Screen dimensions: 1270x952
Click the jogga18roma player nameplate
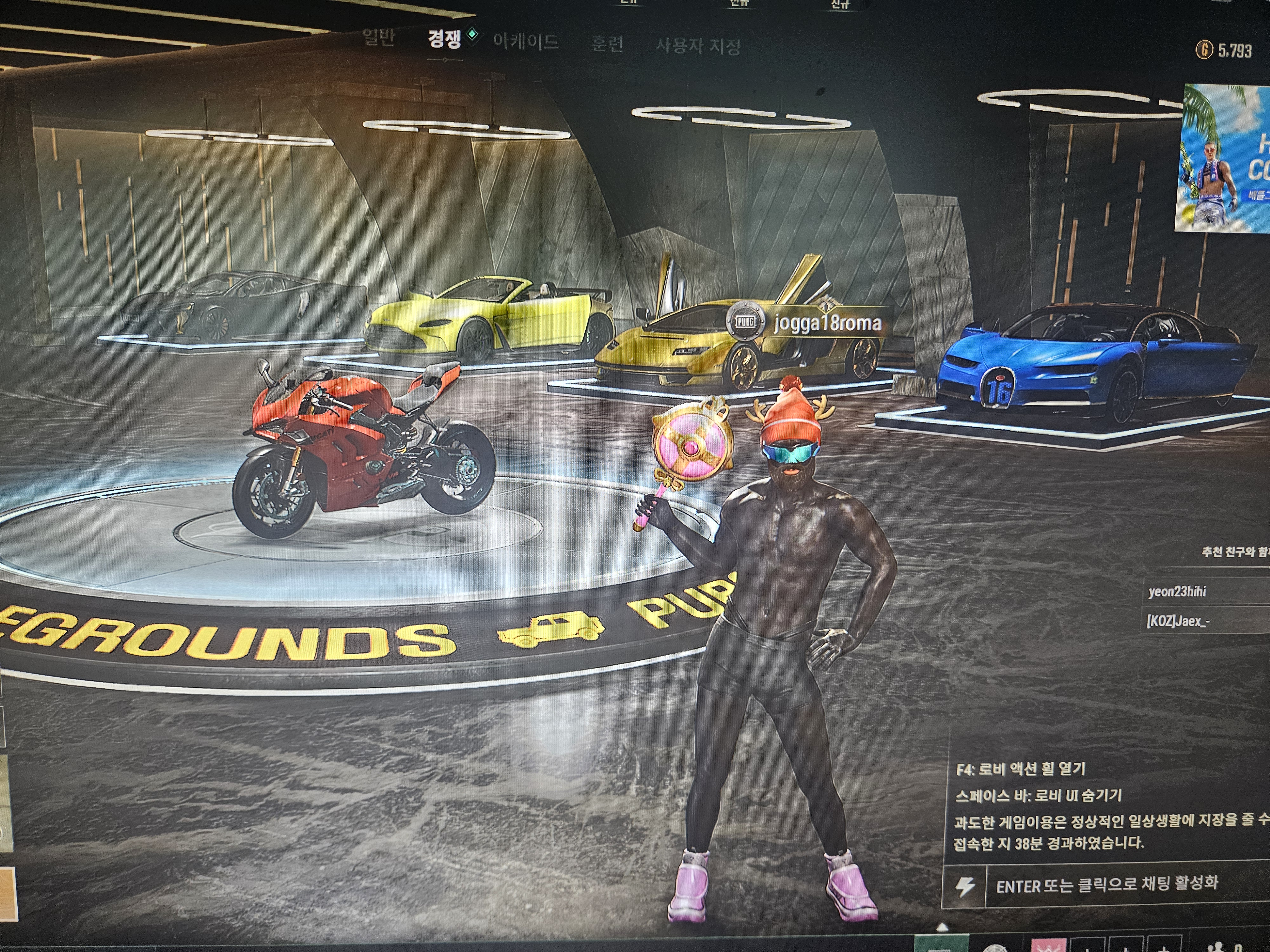[x=827, y=323]
